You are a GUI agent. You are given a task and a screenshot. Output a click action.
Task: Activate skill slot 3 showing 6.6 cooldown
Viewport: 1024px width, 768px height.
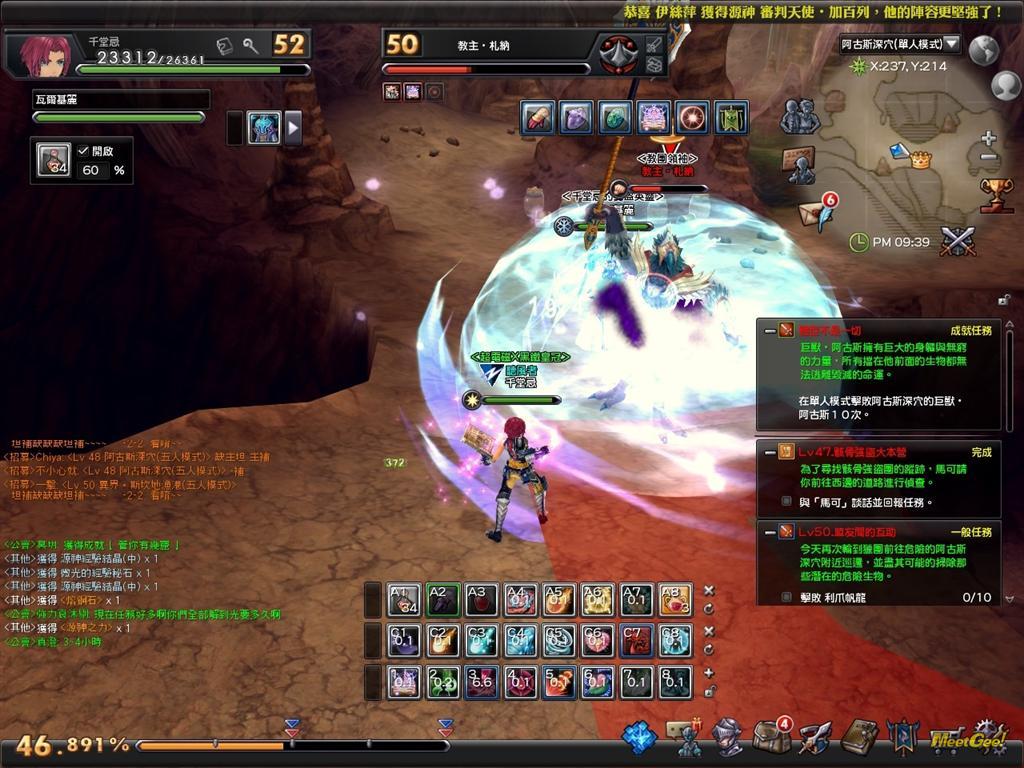pos(481,682)
